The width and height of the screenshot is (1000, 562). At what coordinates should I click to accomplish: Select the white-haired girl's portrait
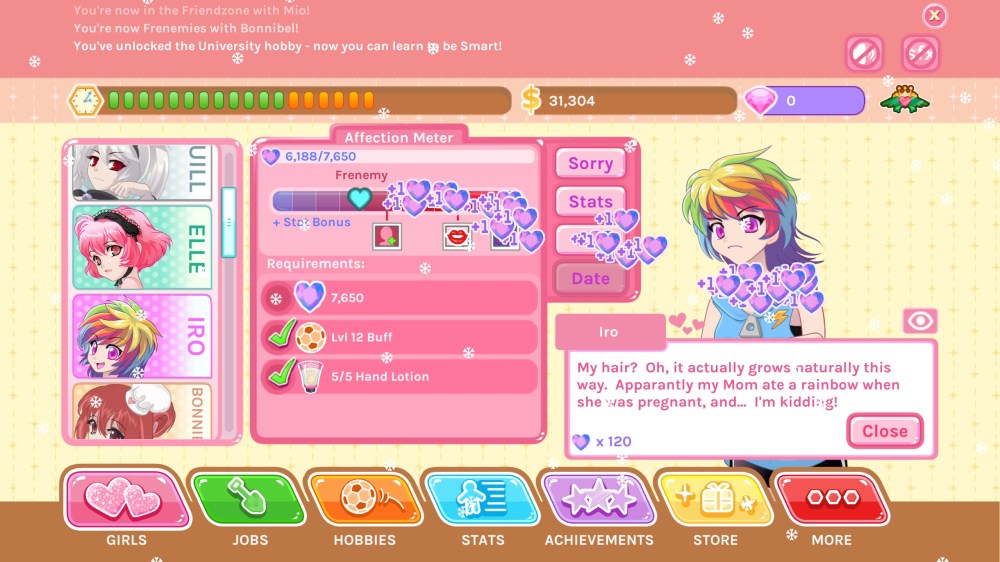click(x=142, y=172)
